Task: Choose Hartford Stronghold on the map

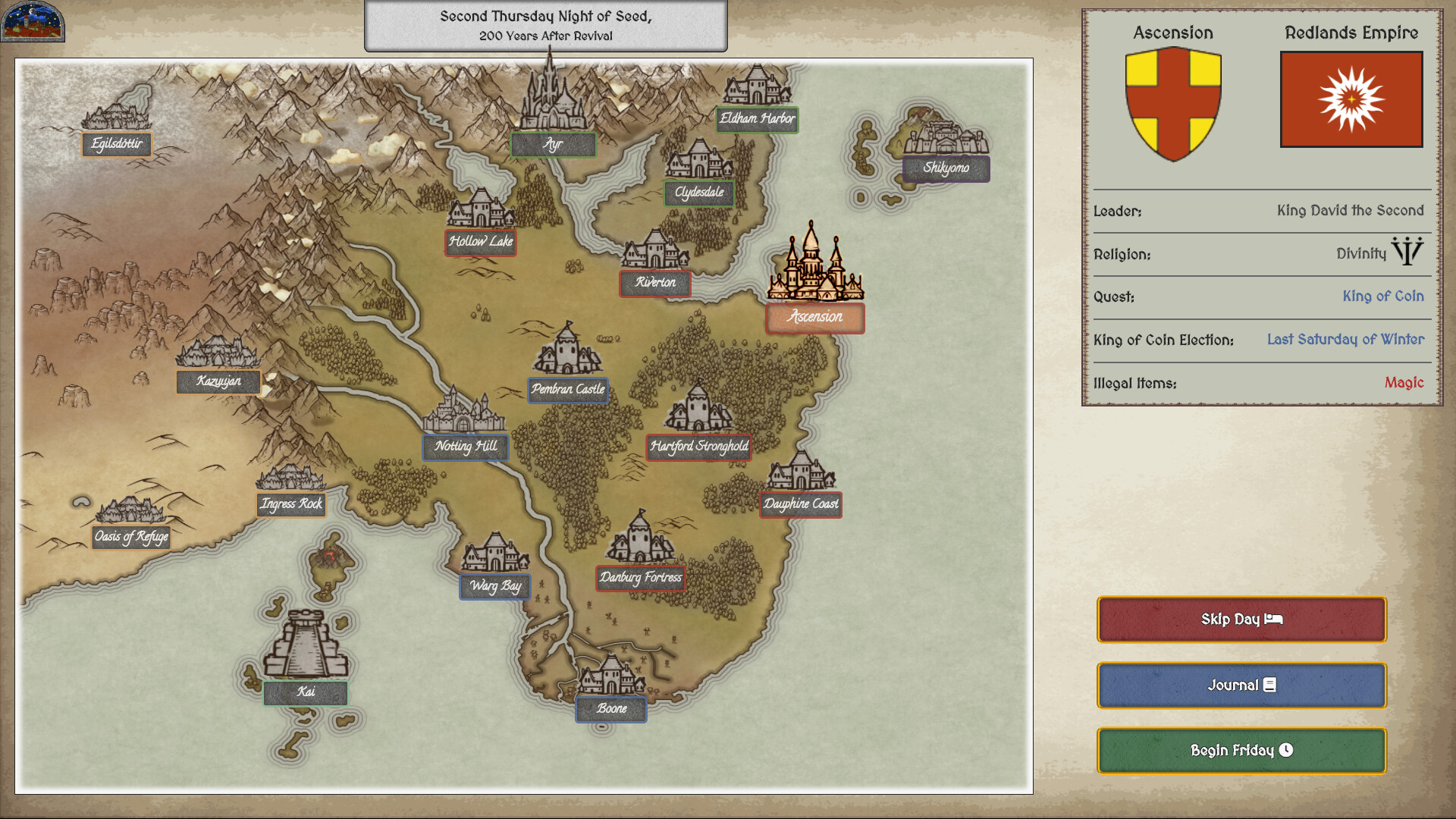Action: [x=698, y=447]
